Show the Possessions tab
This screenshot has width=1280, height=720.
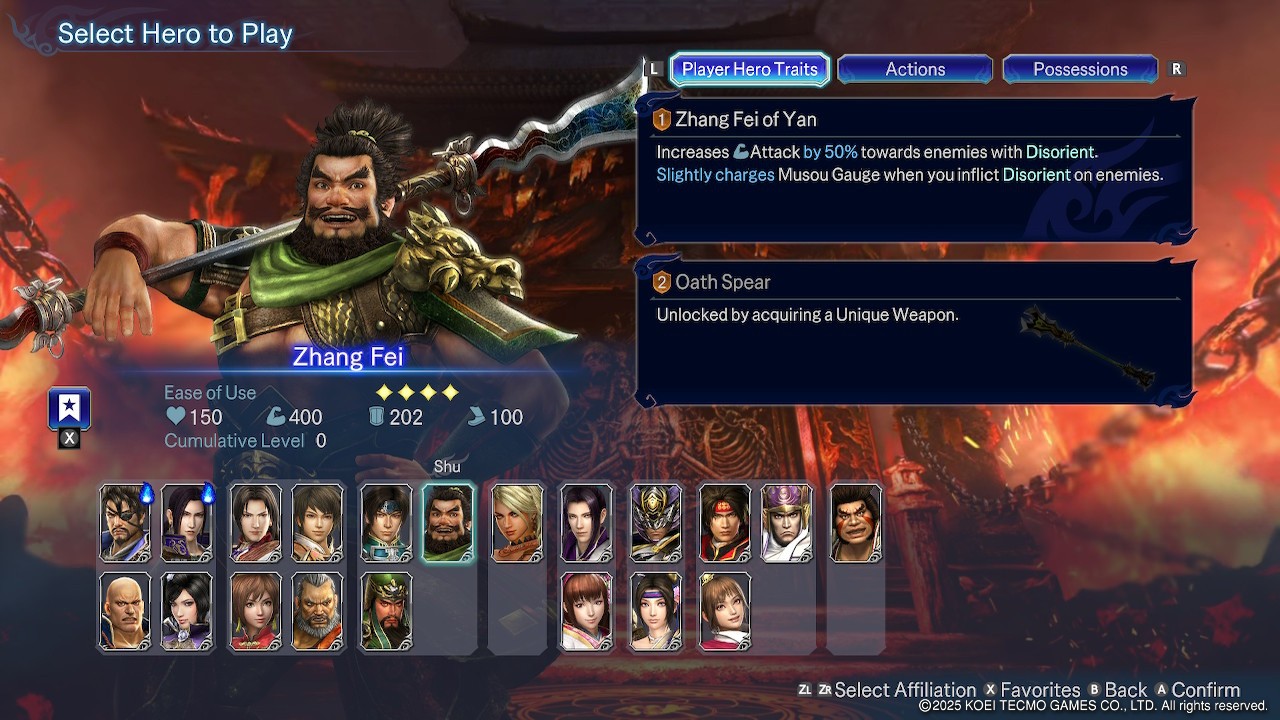coord(1080,69)
